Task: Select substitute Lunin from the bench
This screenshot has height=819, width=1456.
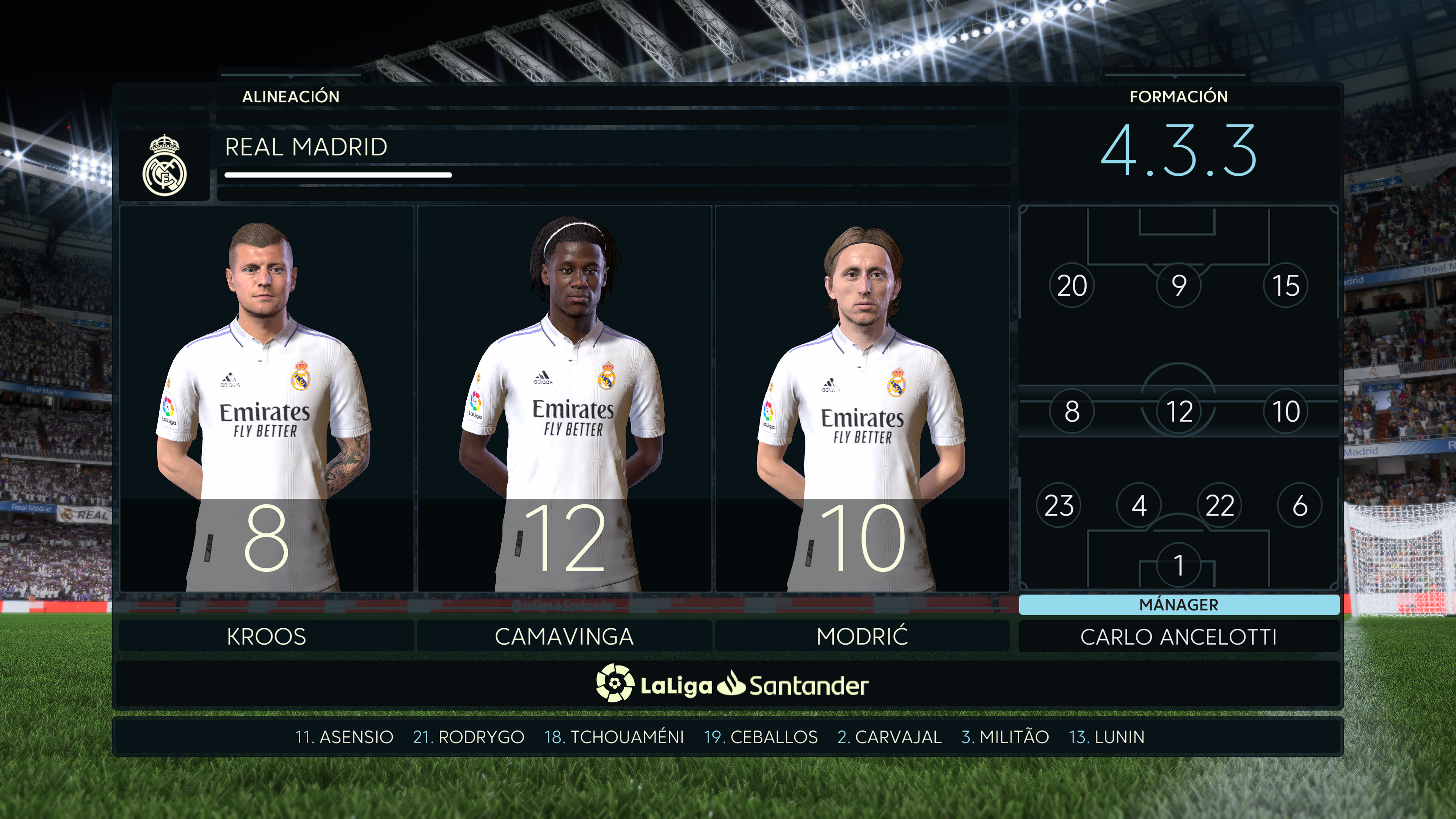Action: (1107, 737)
